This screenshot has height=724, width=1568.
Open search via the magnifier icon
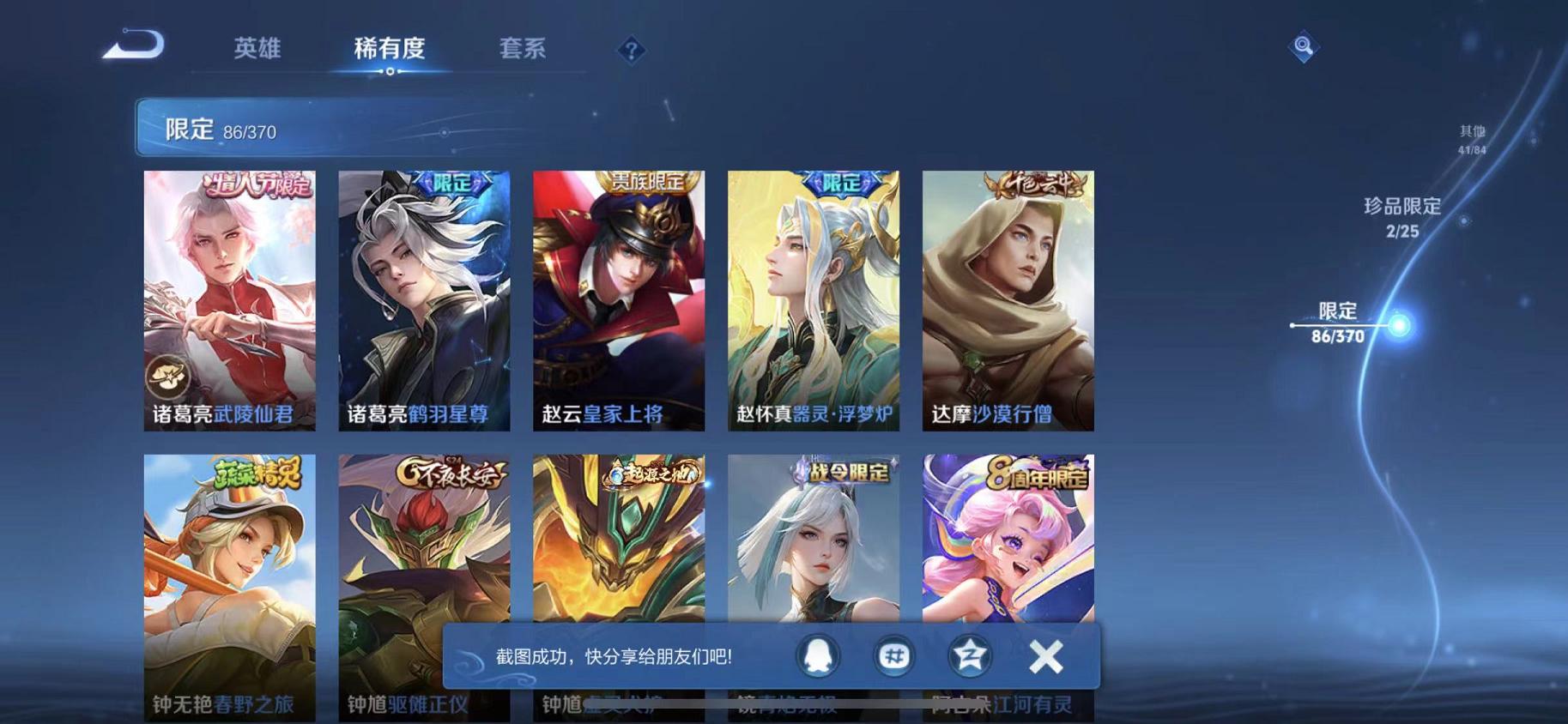point(1303,45)
